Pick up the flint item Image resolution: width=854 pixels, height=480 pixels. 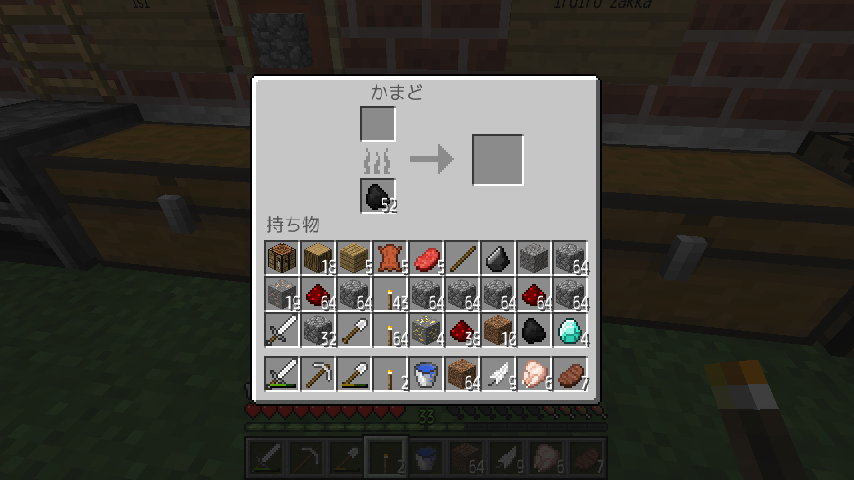pyautogui.click(x=498, y=258)
